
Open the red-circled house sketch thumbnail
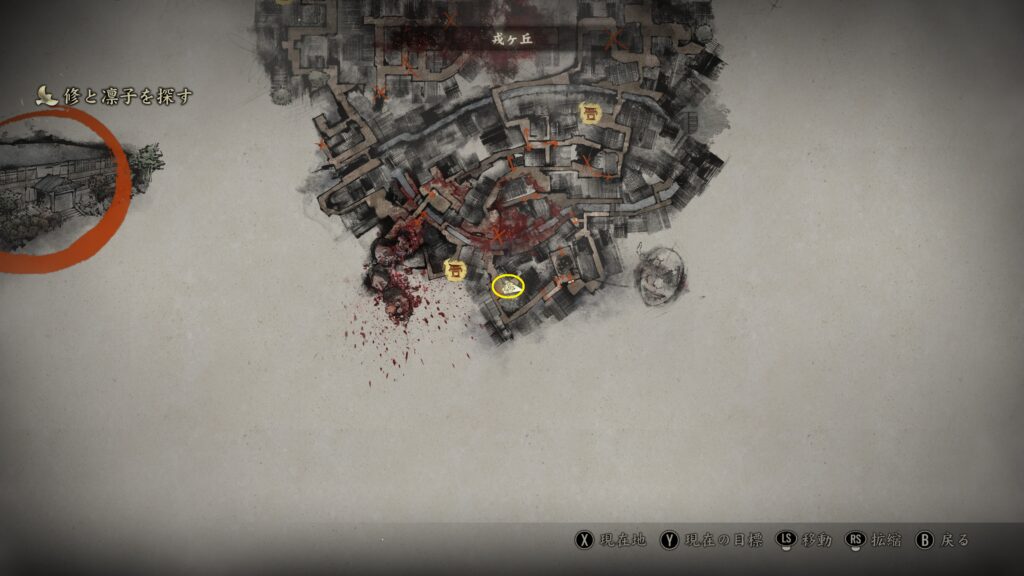click(62, 190)
